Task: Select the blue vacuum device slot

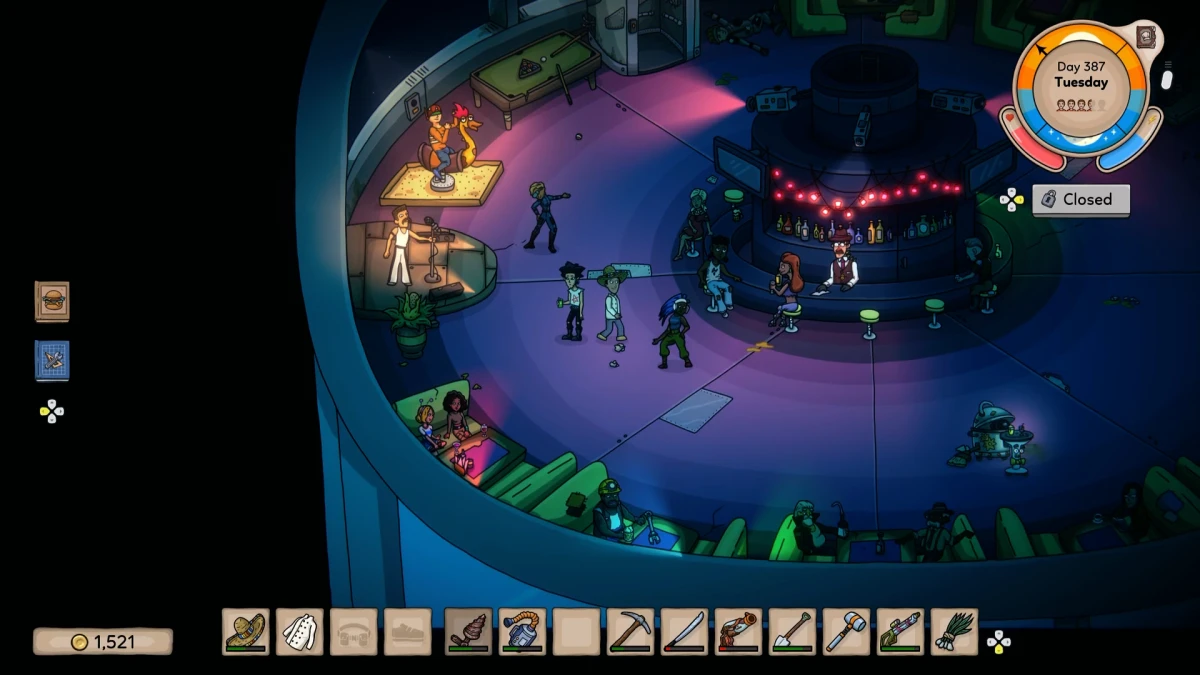Action: coord(523,632)
